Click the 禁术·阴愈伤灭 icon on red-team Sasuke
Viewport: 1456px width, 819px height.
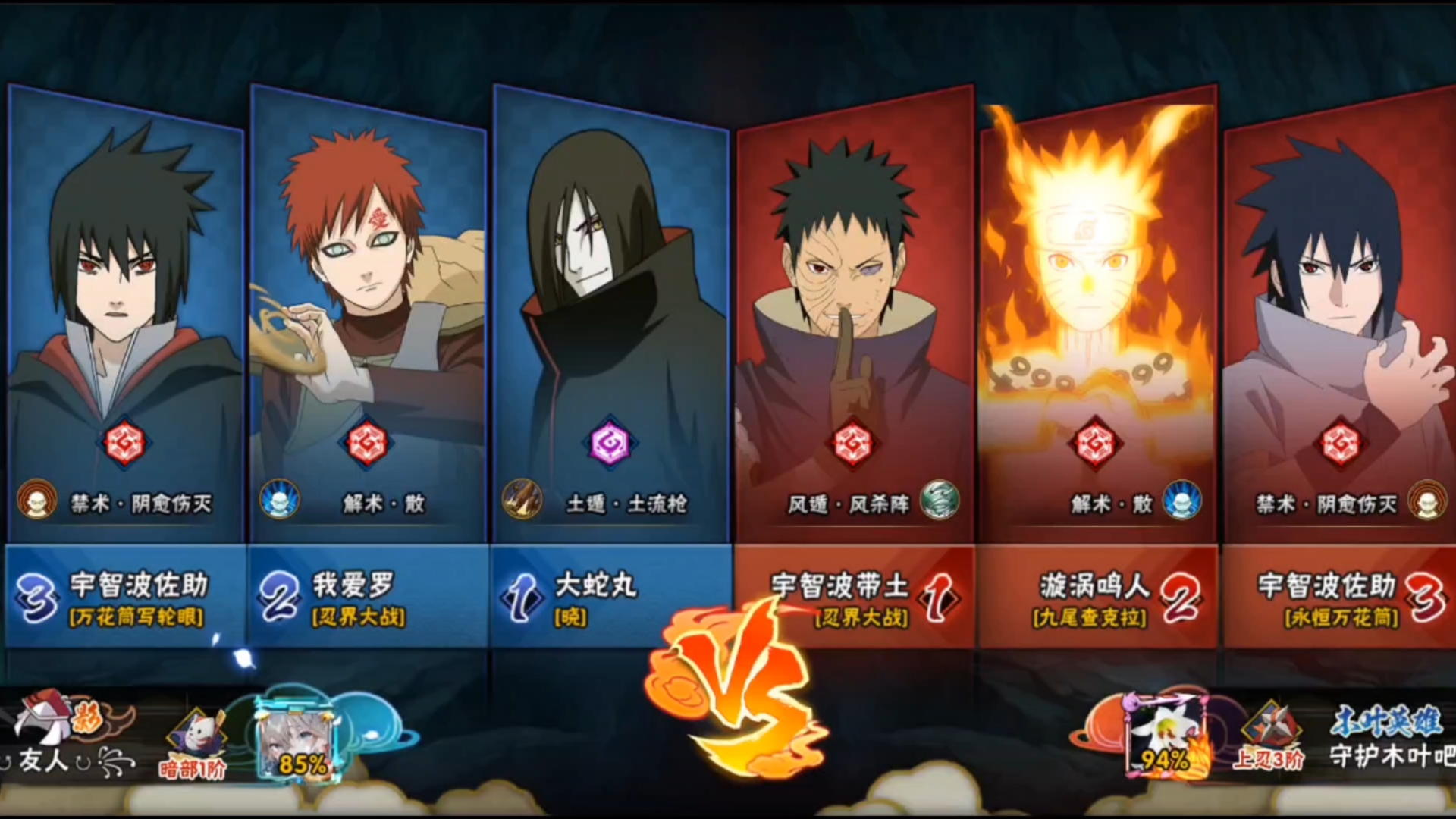coord(1427,500)
